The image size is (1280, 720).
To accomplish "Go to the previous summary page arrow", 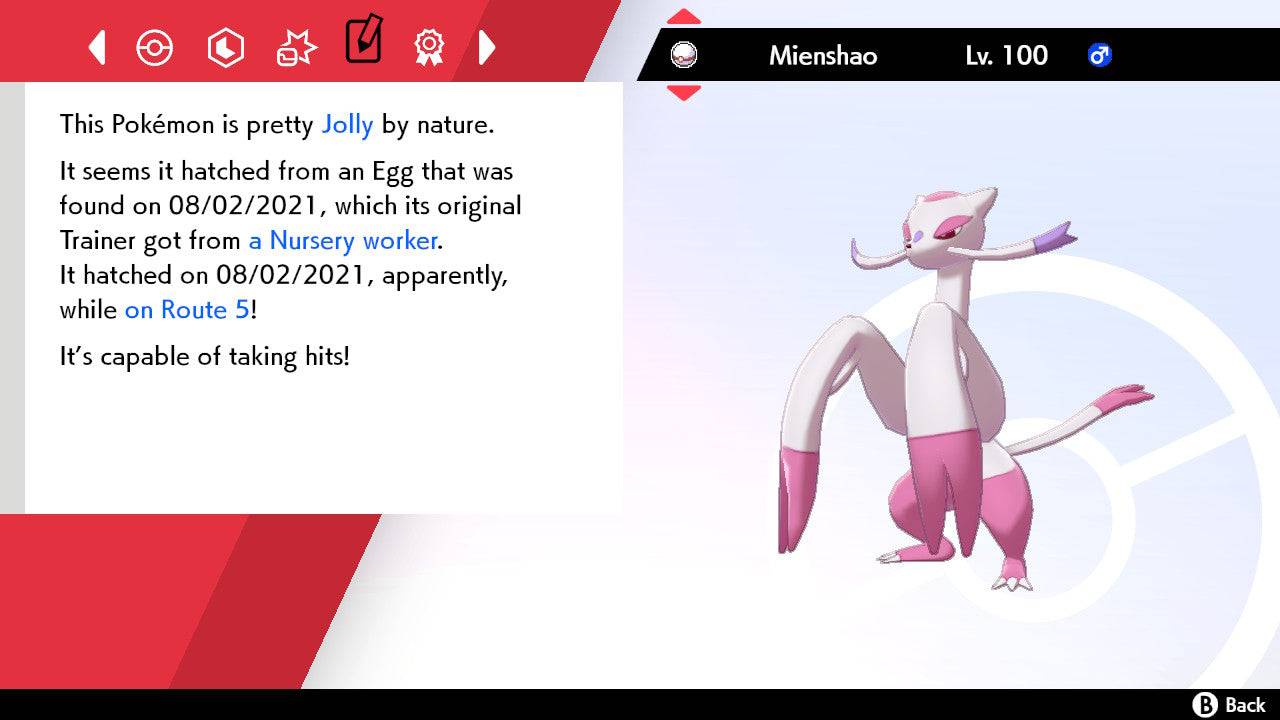I will pos(97,47).
